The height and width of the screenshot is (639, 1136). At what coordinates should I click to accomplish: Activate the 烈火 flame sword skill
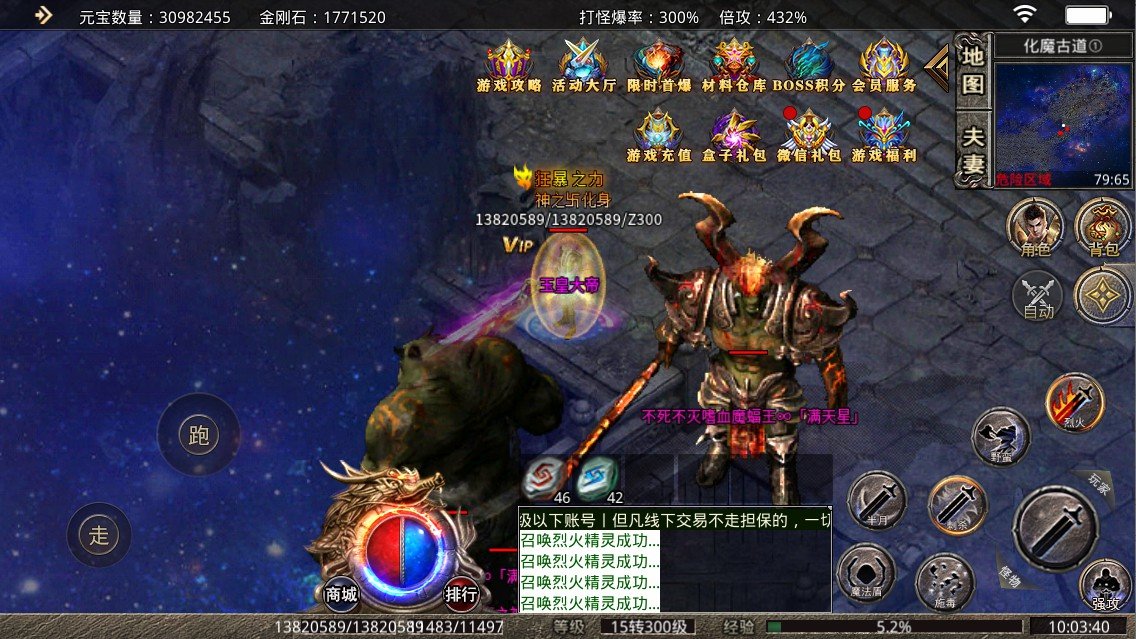pyautogui.click(x=1074, y=403)
